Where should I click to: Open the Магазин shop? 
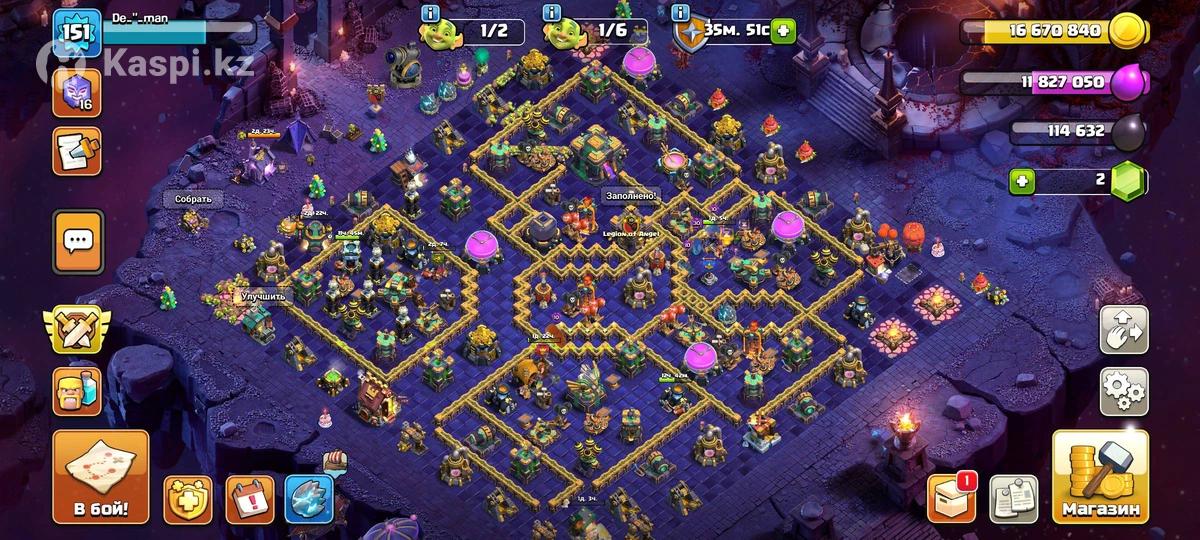coord(1100,478)
